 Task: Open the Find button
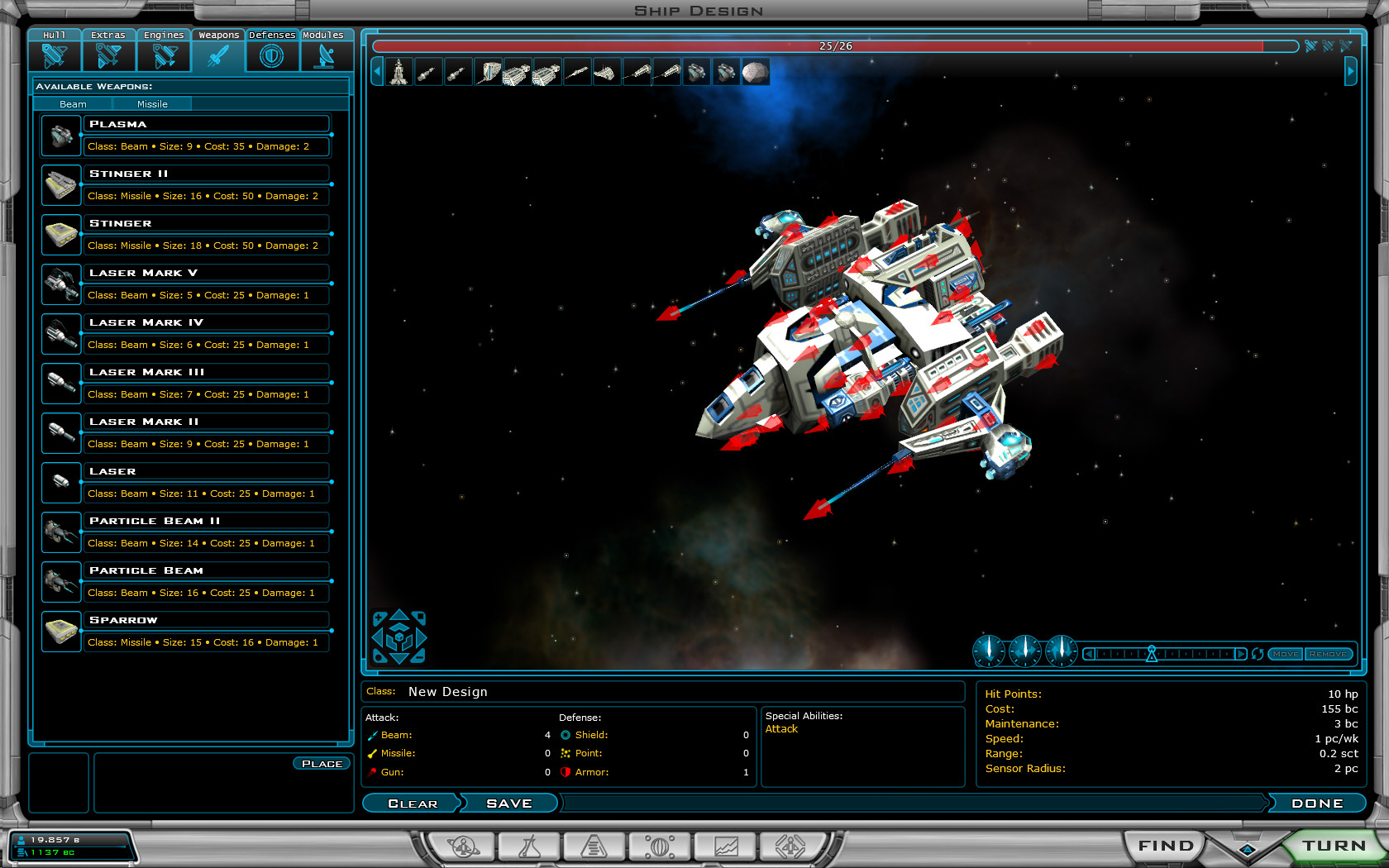(x=1166, y=846)
